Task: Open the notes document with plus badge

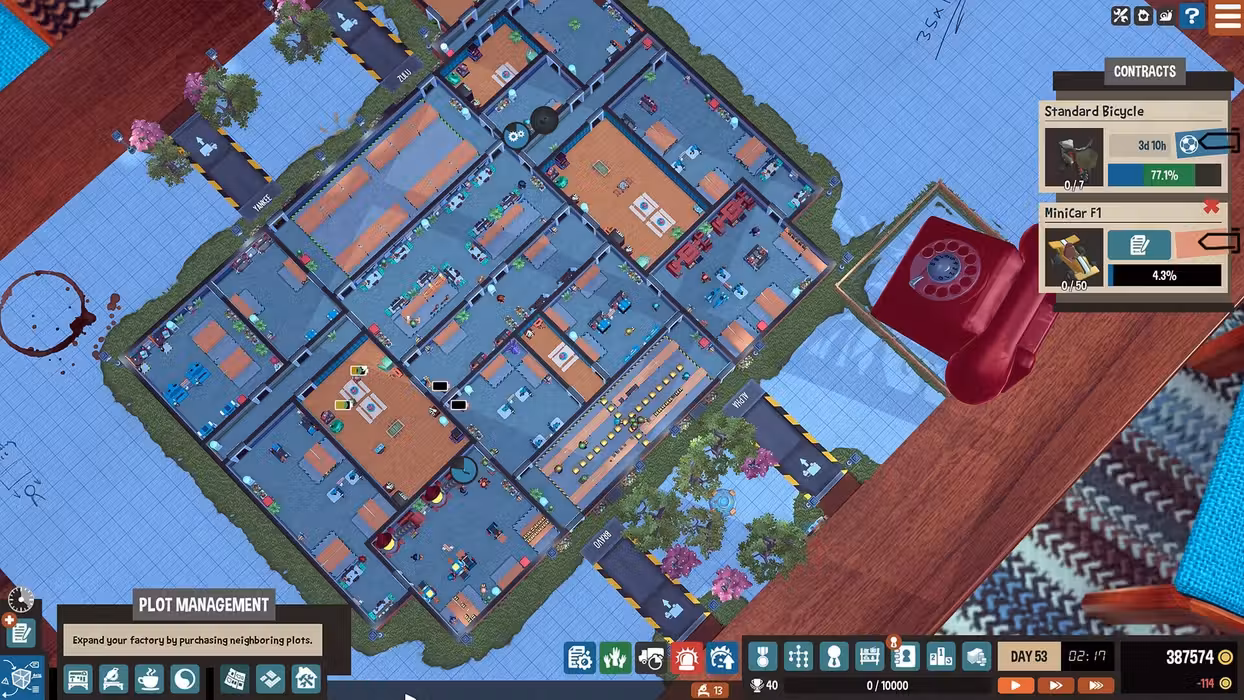Action: click(x=21, y=632)
